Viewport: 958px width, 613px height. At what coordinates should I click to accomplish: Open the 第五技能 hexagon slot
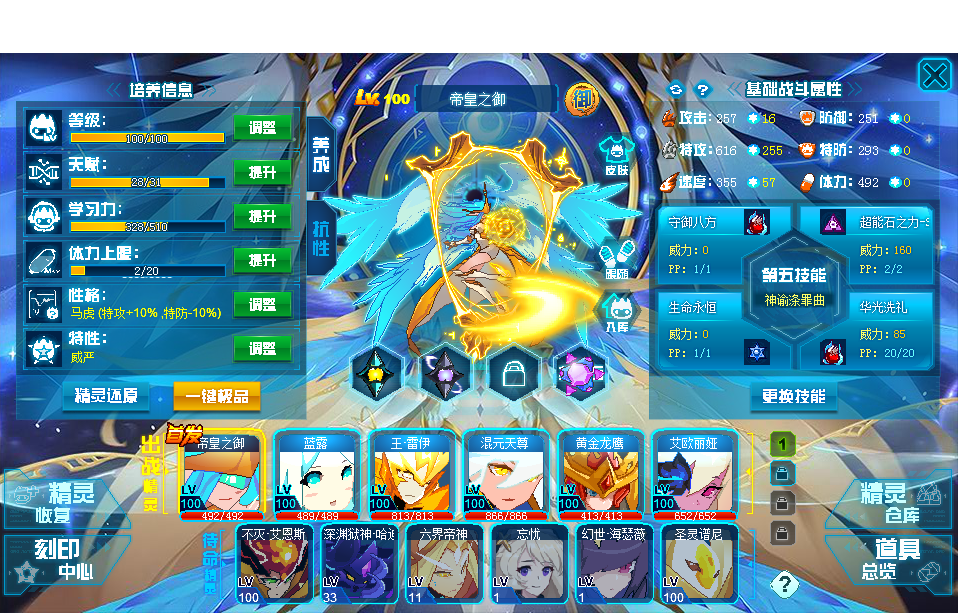(x=795, y=286)
